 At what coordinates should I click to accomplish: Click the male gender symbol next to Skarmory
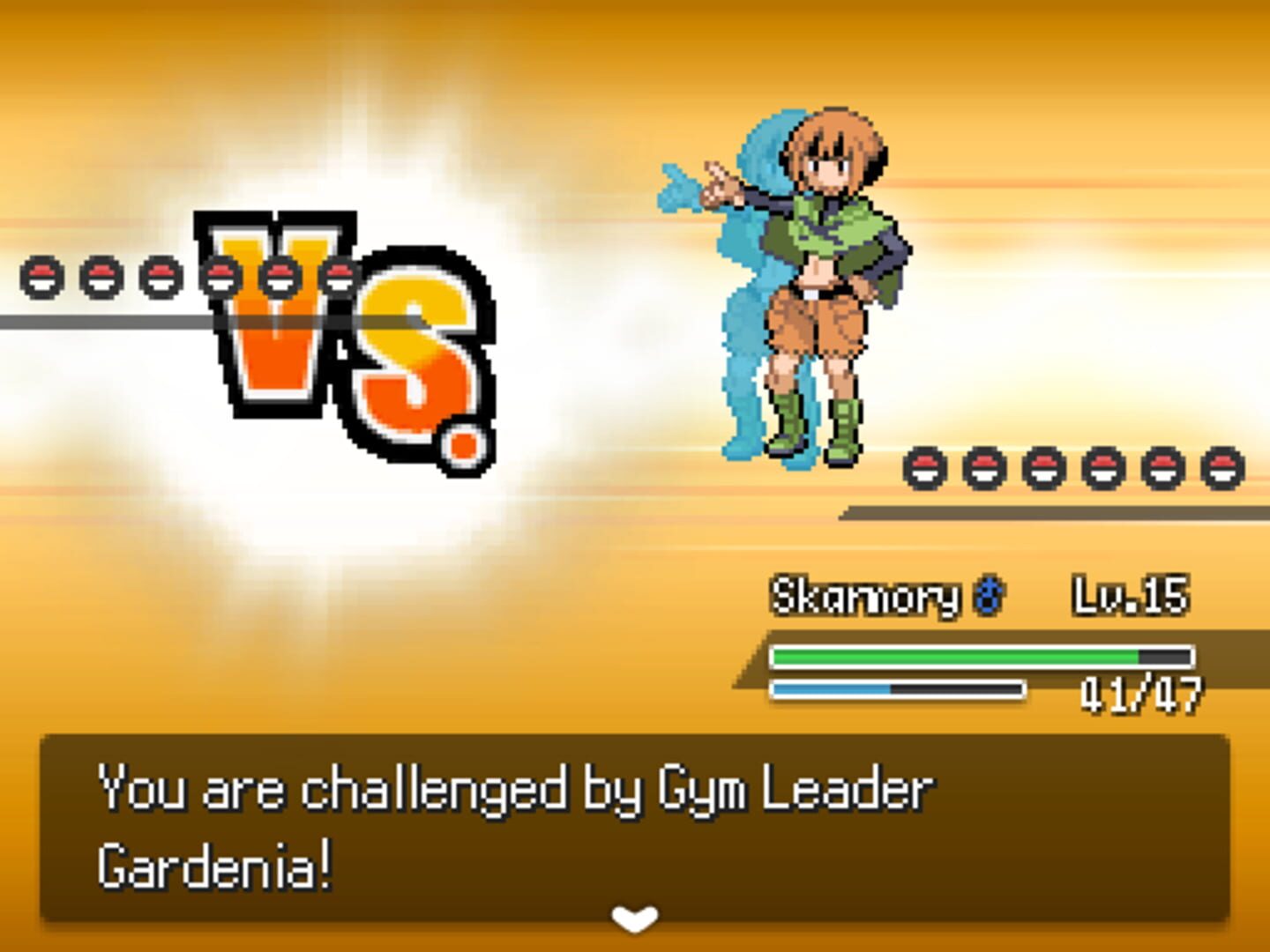point(990,596)
